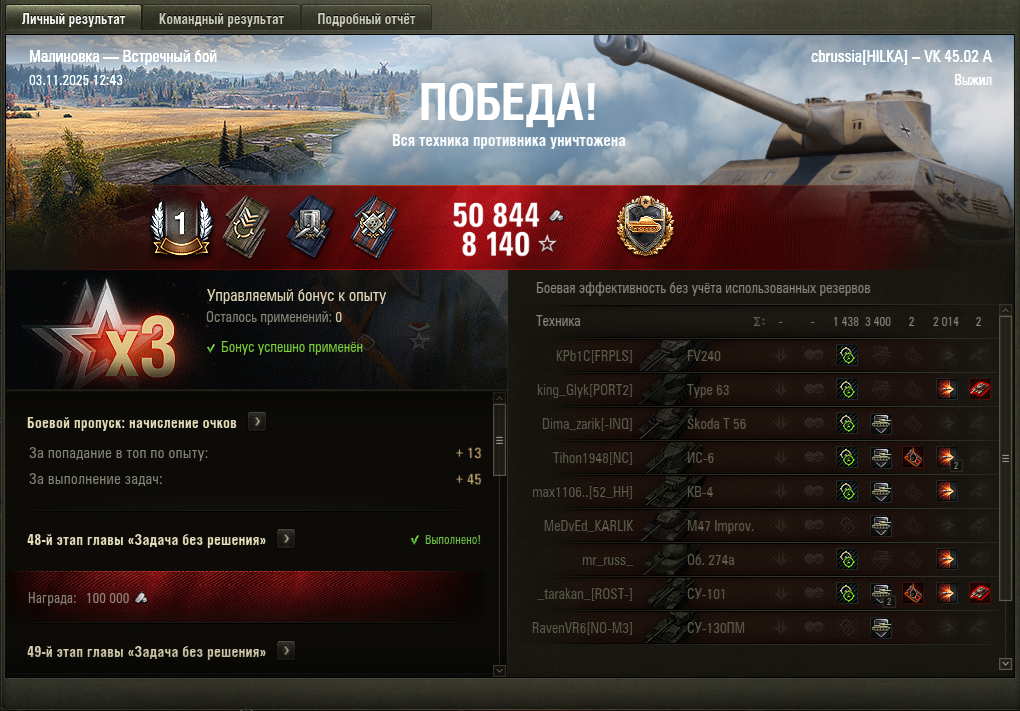Expand the 49-й этап task arrow
The height and width of the screenshot is (711, 1020).
coord(286,651)
